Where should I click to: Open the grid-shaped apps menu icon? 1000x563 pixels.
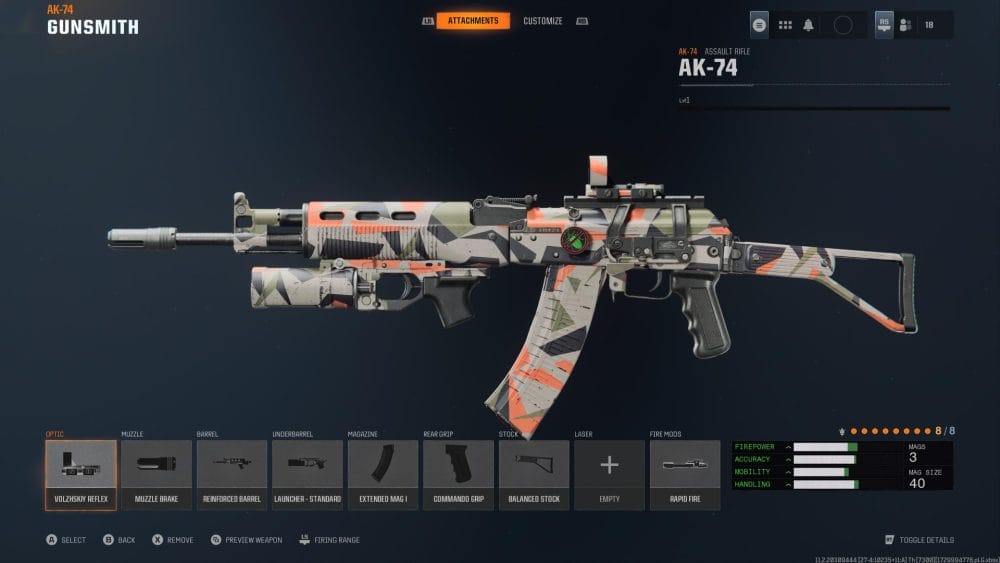tap(785, 25)
